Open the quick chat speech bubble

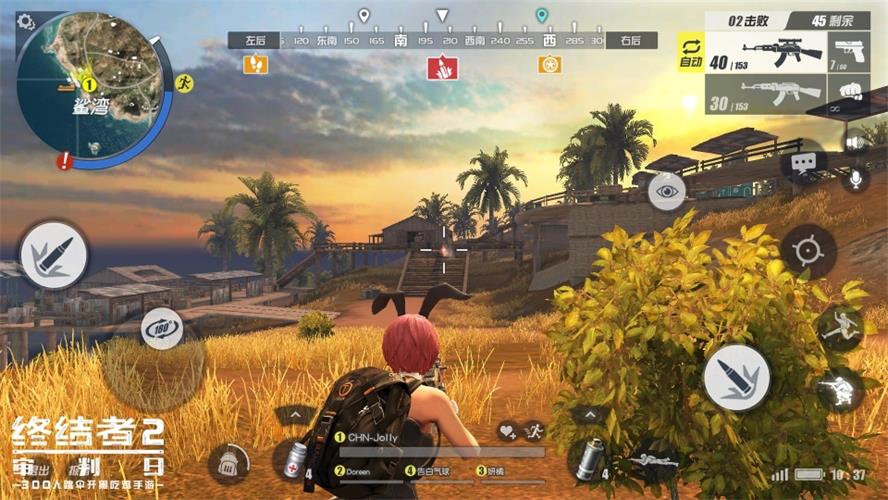pyautogui.click(x=803, y=162)
